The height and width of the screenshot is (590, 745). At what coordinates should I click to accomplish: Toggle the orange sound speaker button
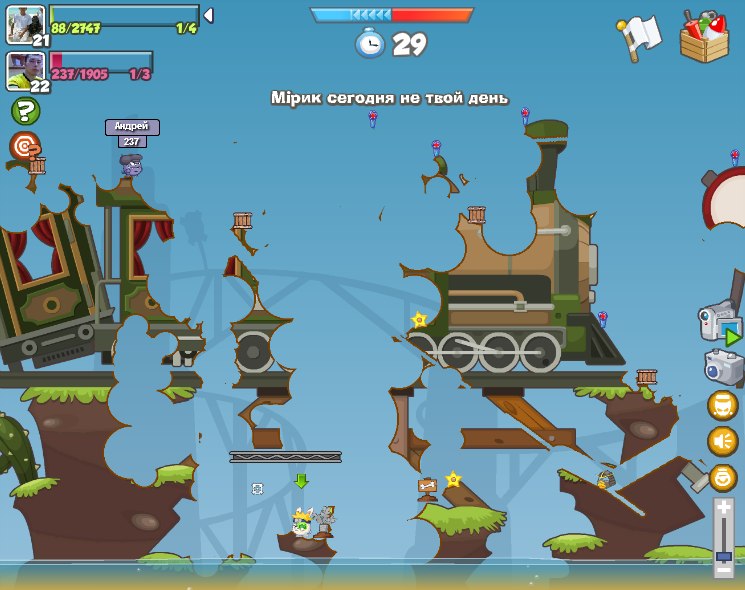(723, 441)
